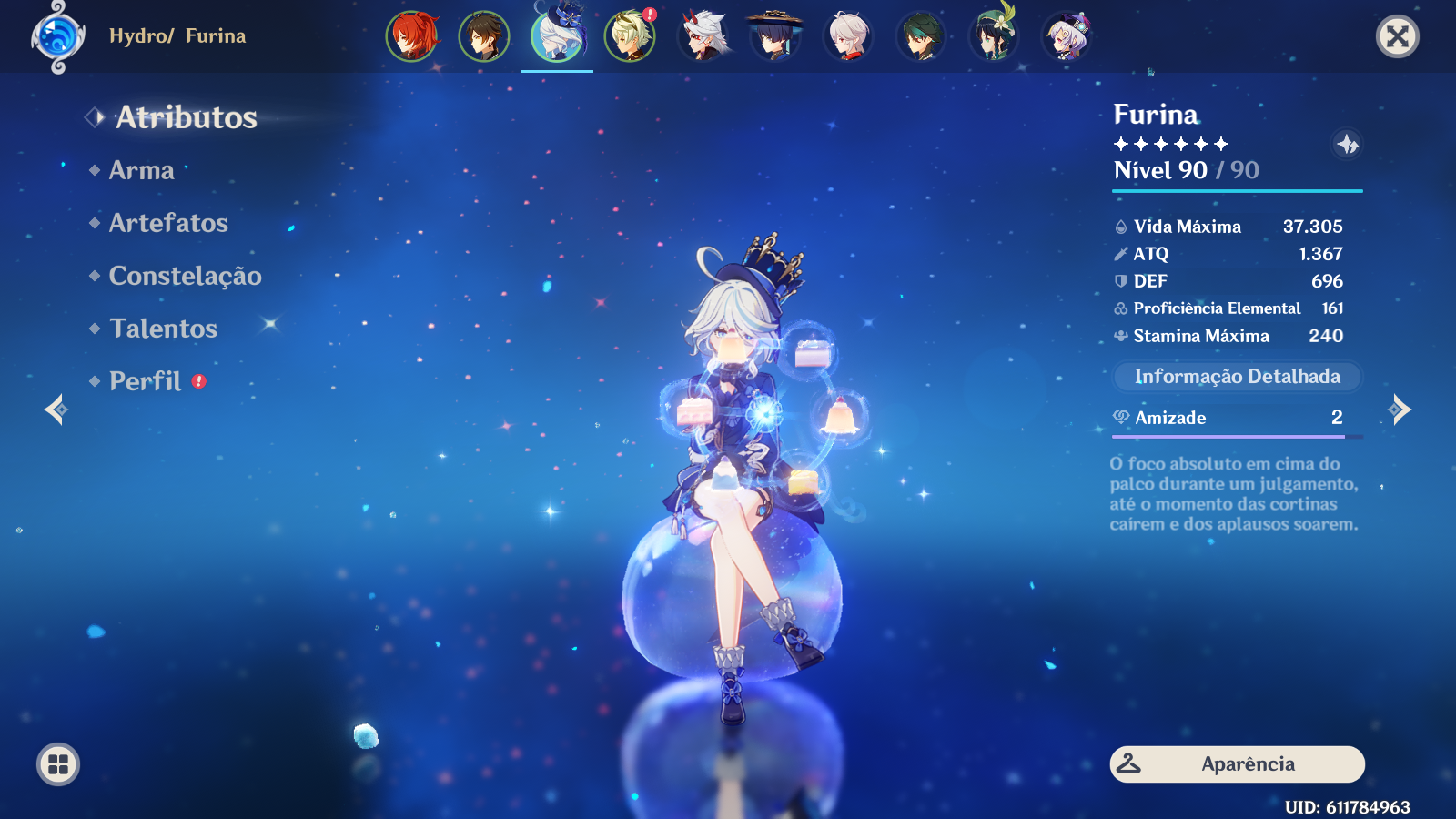This screenshot has height=819, width=1456.
Task: Switch to the Arma section
Action: pyautogui.click(x=141, y=170)
